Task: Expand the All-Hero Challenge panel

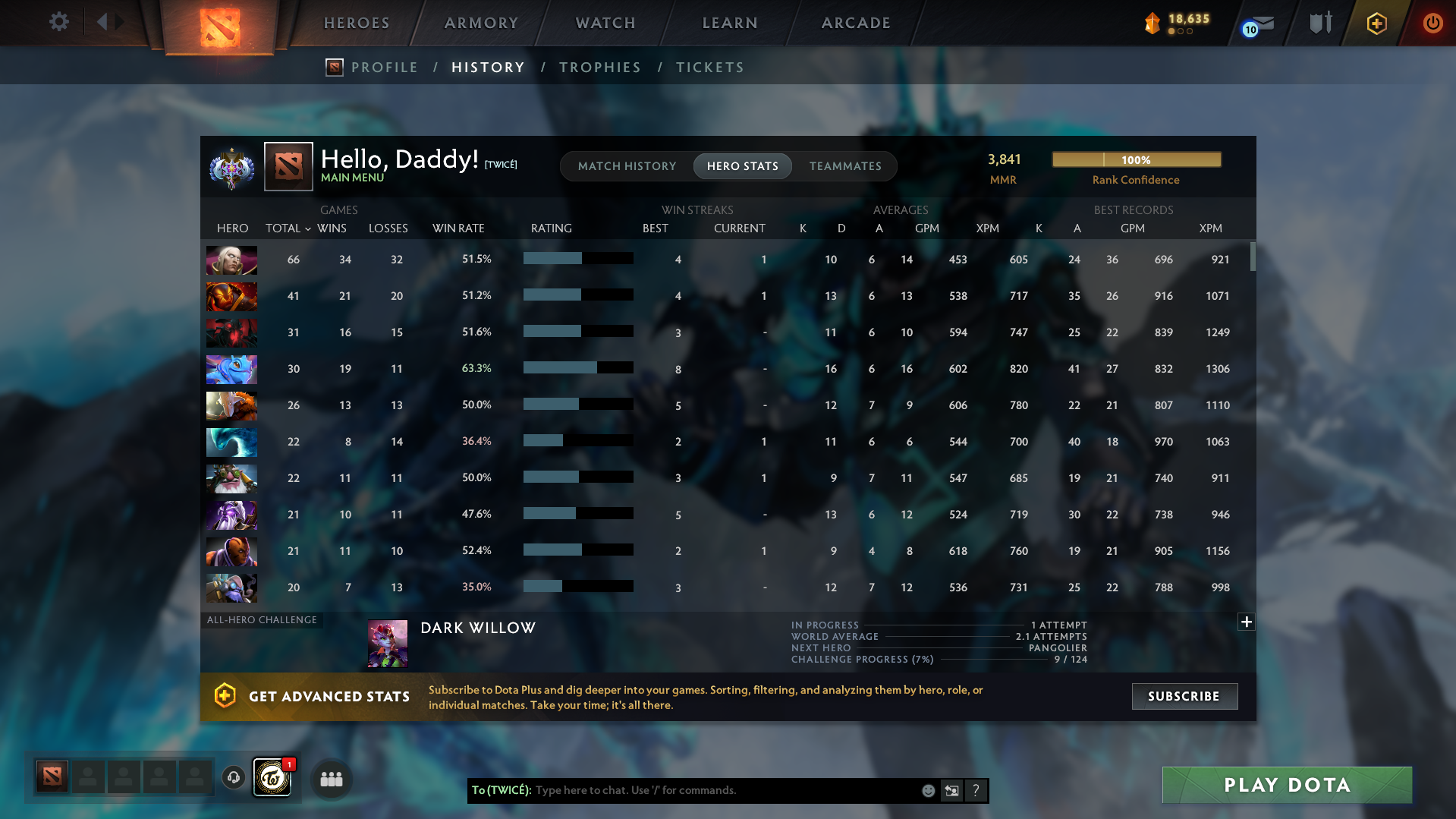Action: (1246, 622)
